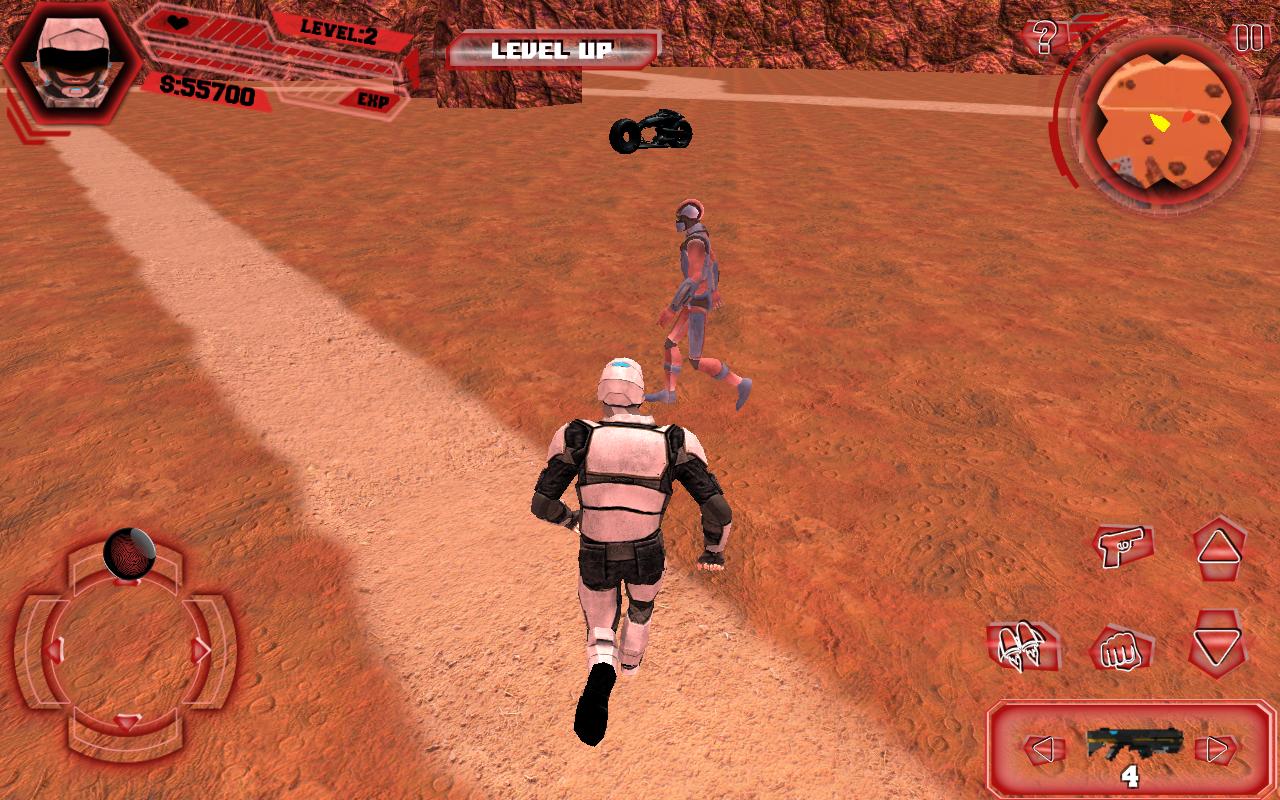Activate the fist punch attack
1280x800 pixels.
(x=1120, y=649)
